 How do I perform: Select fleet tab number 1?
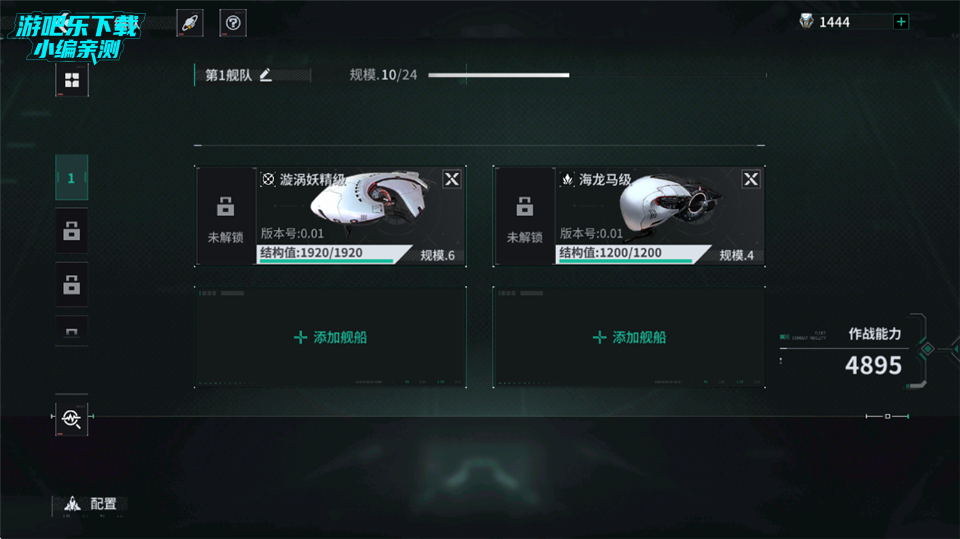71,178
